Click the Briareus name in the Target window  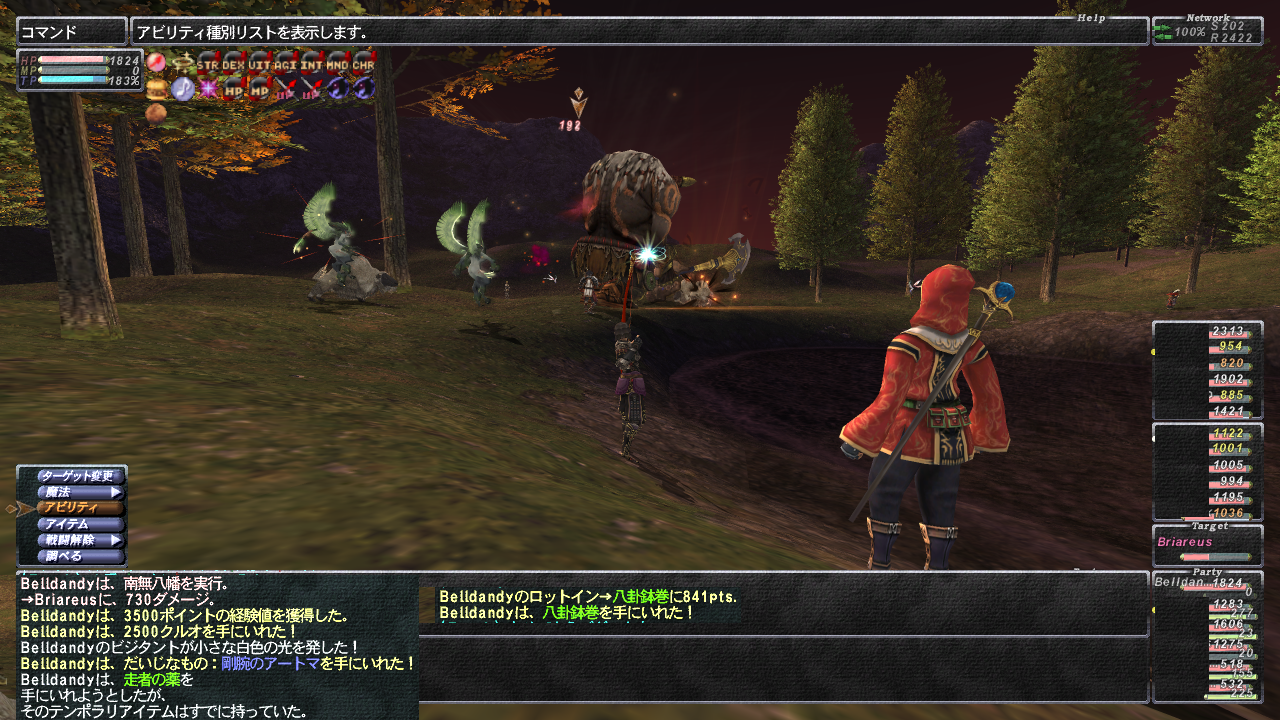[1185, 542]
